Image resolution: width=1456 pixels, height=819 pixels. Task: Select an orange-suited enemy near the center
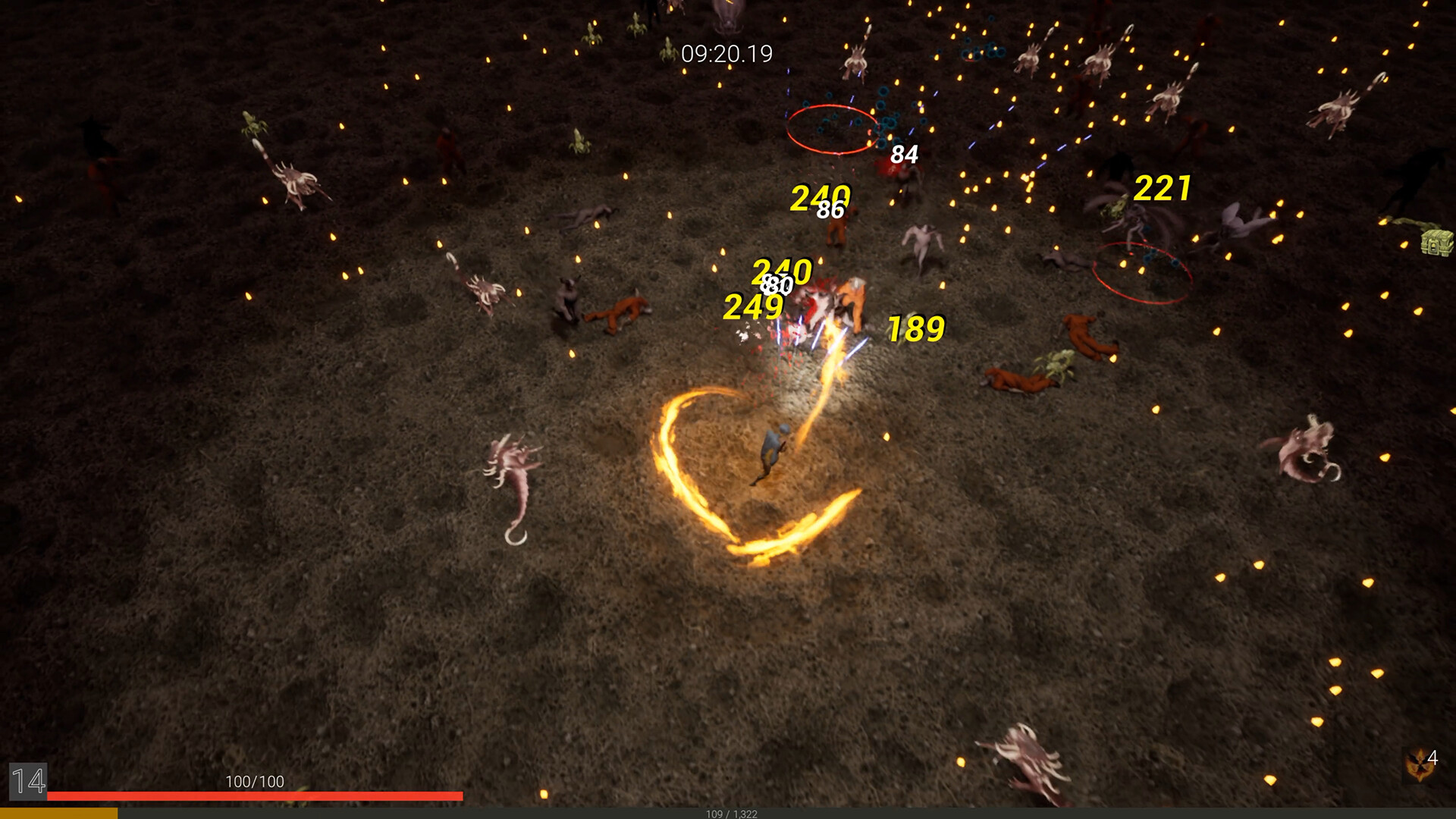click(849, 303)
